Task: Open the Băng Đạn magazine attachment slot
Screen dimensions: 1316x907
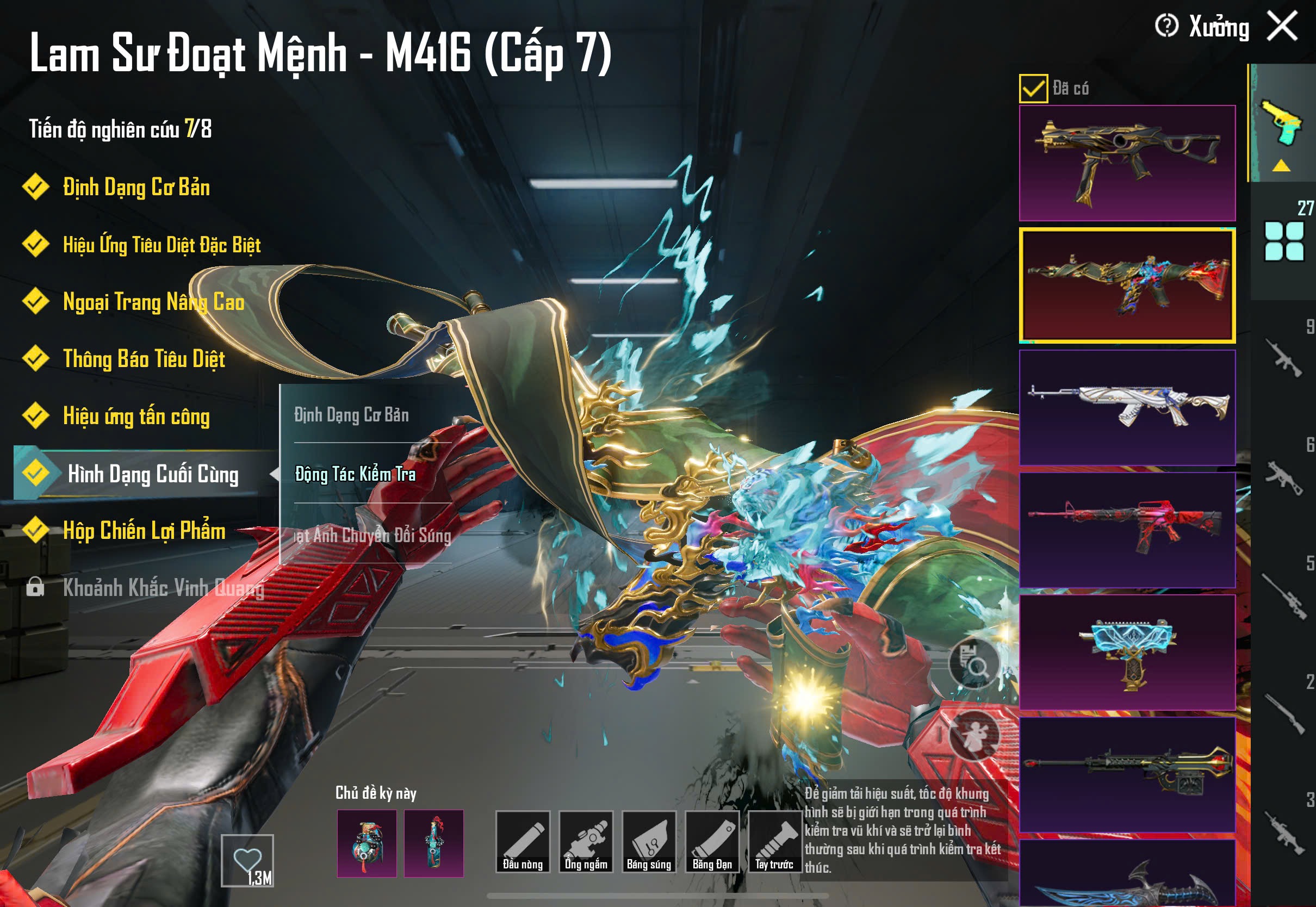Action: point(712,842)
